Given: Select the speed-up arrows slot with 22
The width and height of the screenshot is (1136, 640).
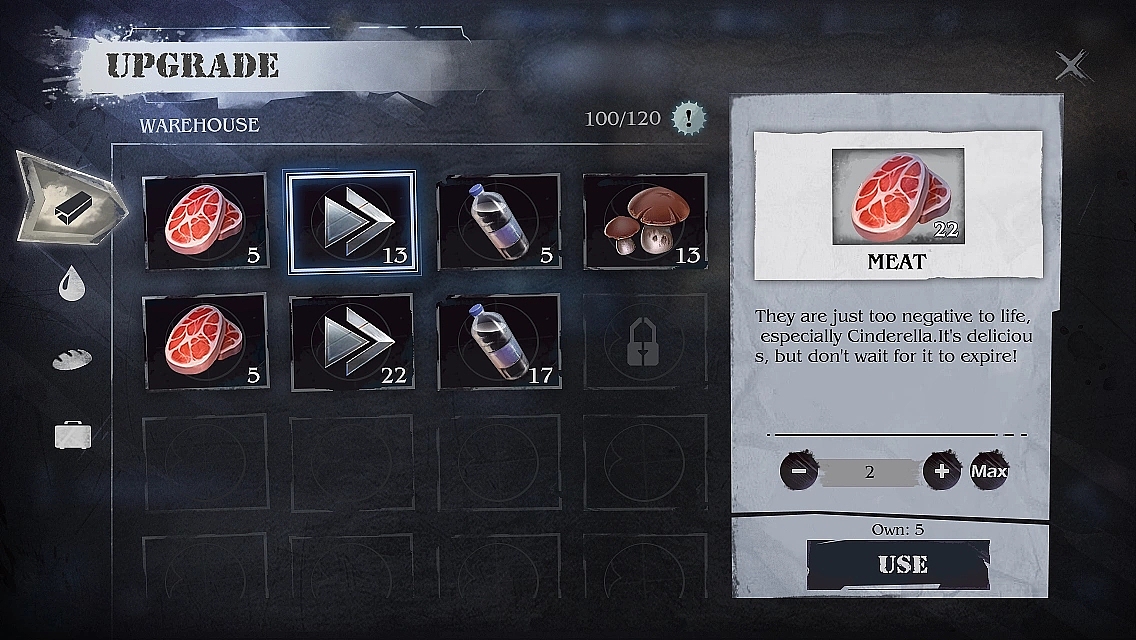Looking at the screenshot, I should 351,342.
